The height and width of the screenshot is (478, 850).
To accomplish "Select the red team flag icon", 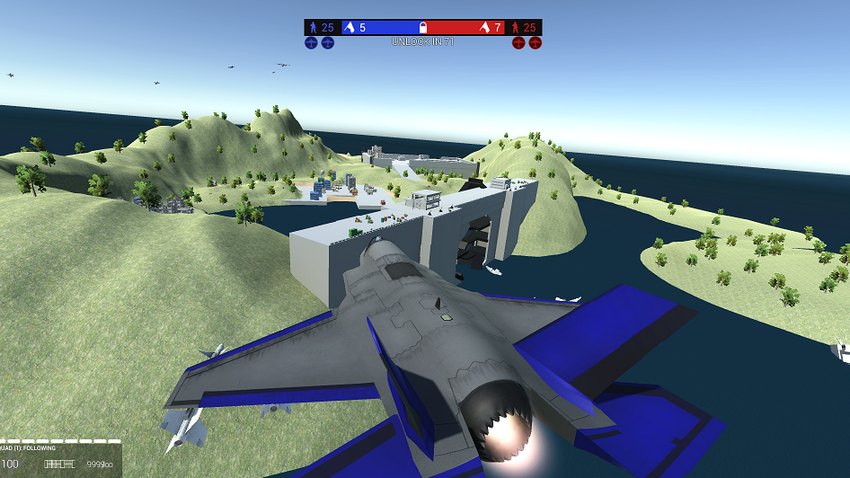I will tap(484, 27).
